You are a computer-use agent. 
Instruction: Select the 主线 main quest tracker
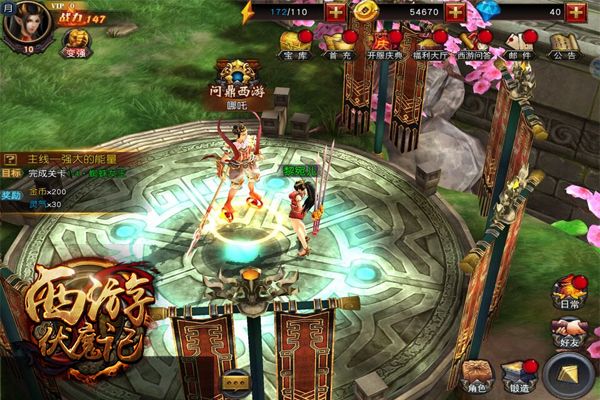coord(70,158)
